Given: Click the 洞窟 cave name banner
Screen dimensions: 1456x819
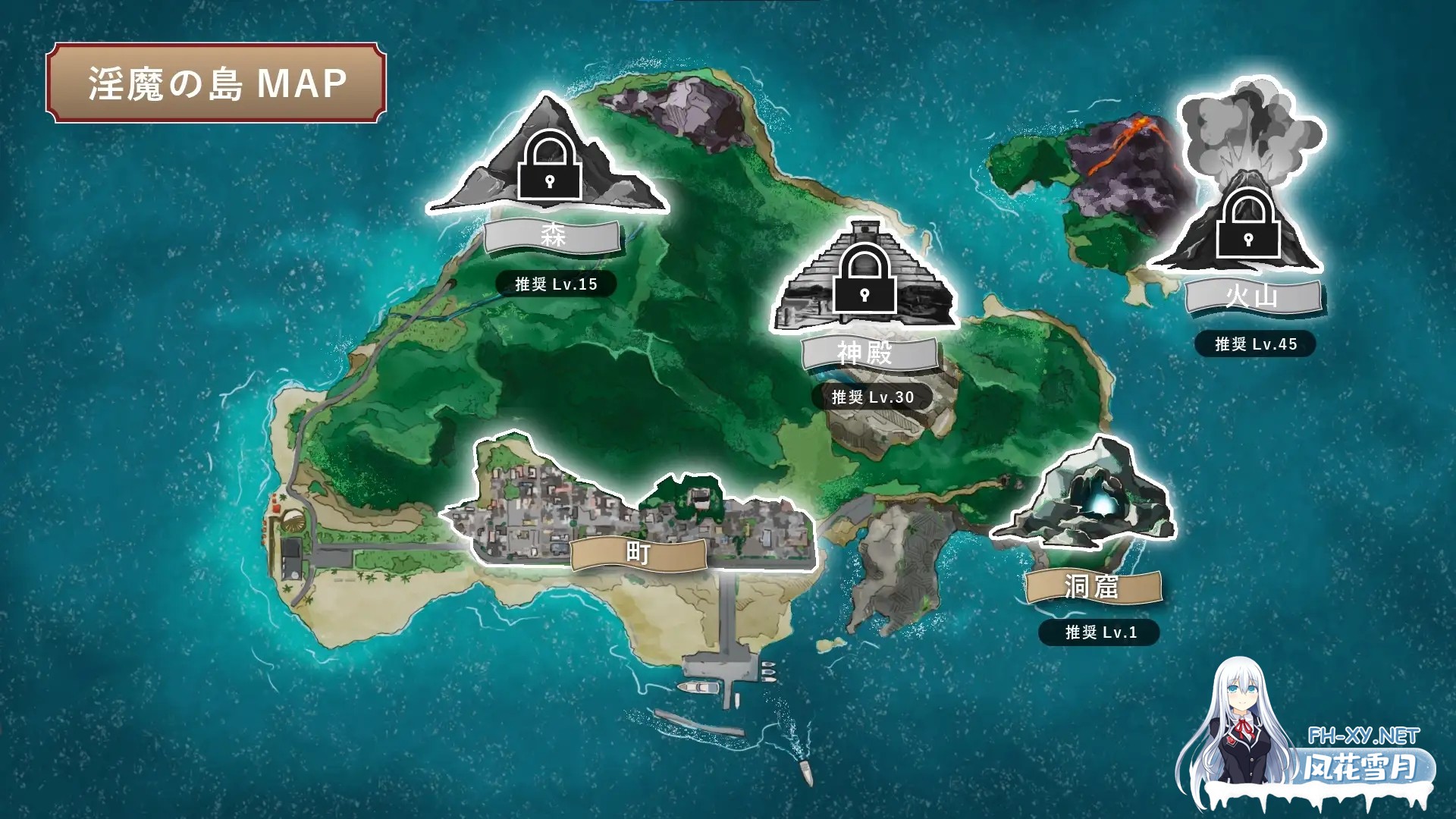Looking at the screenshot, I should 1093,586.
